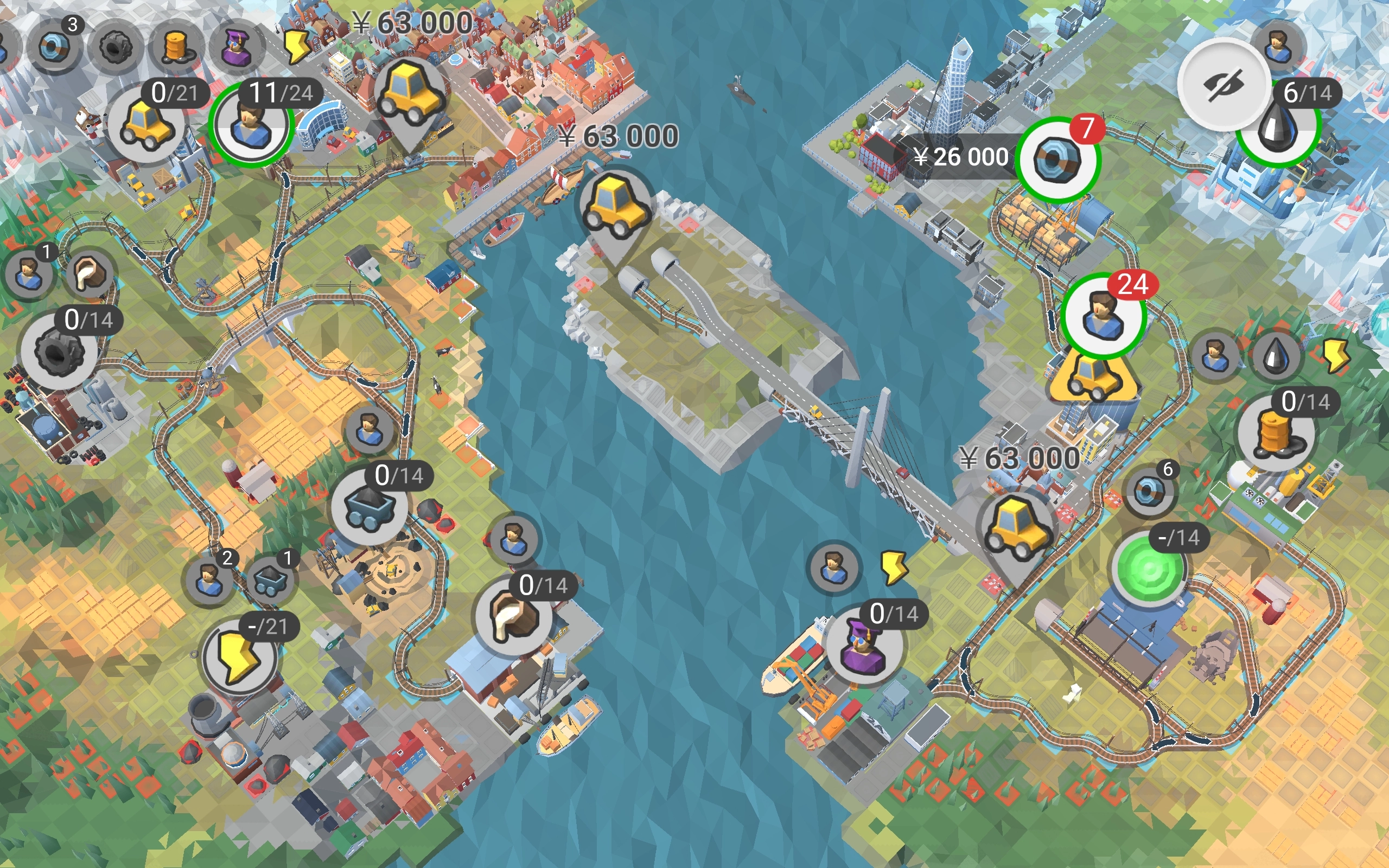Choose the small coal cart icon with 1 badge
Viewport: 1389px width, 868px height.
tap(270, 580)
